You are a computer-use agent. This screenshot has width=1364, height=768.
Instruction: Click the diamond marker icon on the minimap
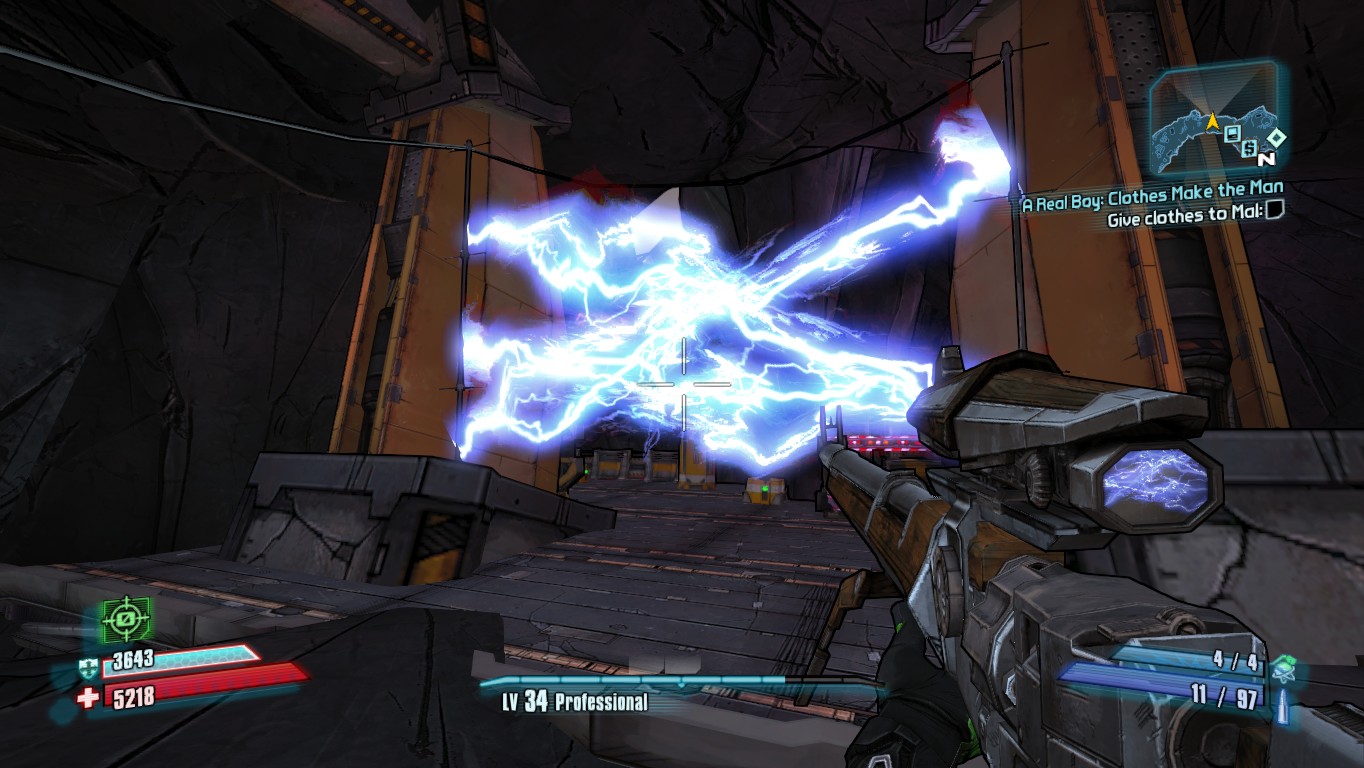[x=1277, y=137]
